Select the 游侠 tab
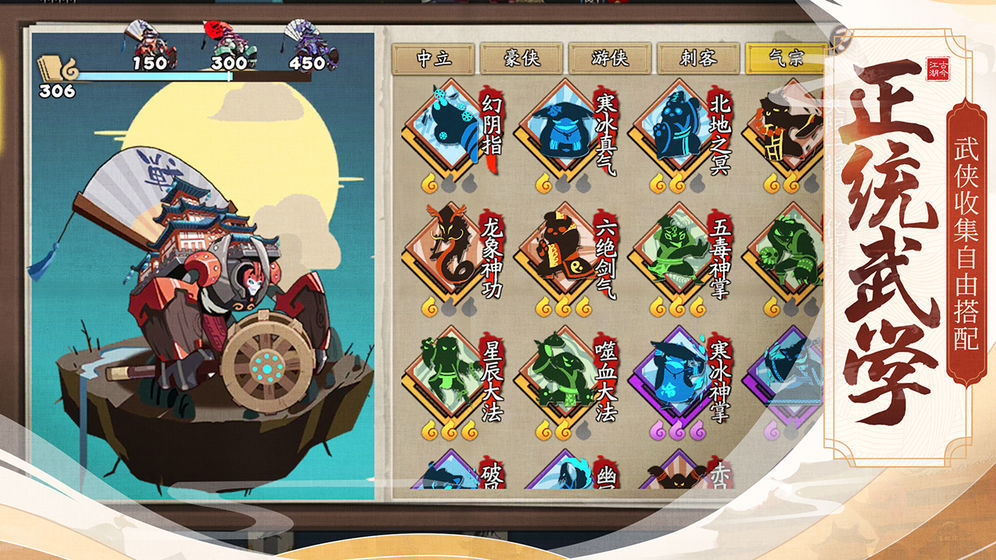 [x=609, y=59]
